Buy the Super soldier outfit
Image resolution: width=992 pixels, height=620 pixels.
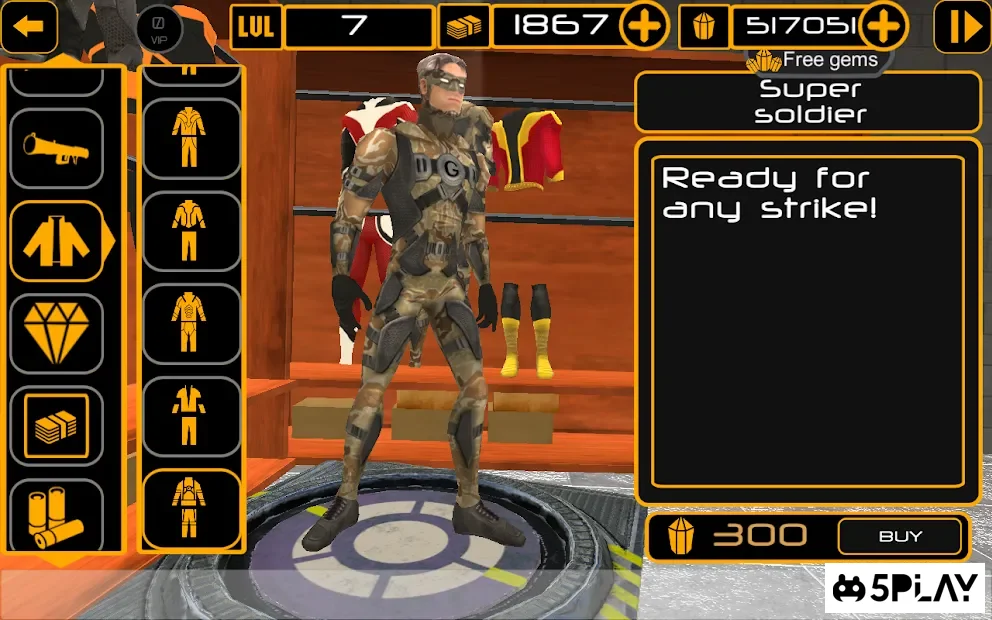click(900, 537)
